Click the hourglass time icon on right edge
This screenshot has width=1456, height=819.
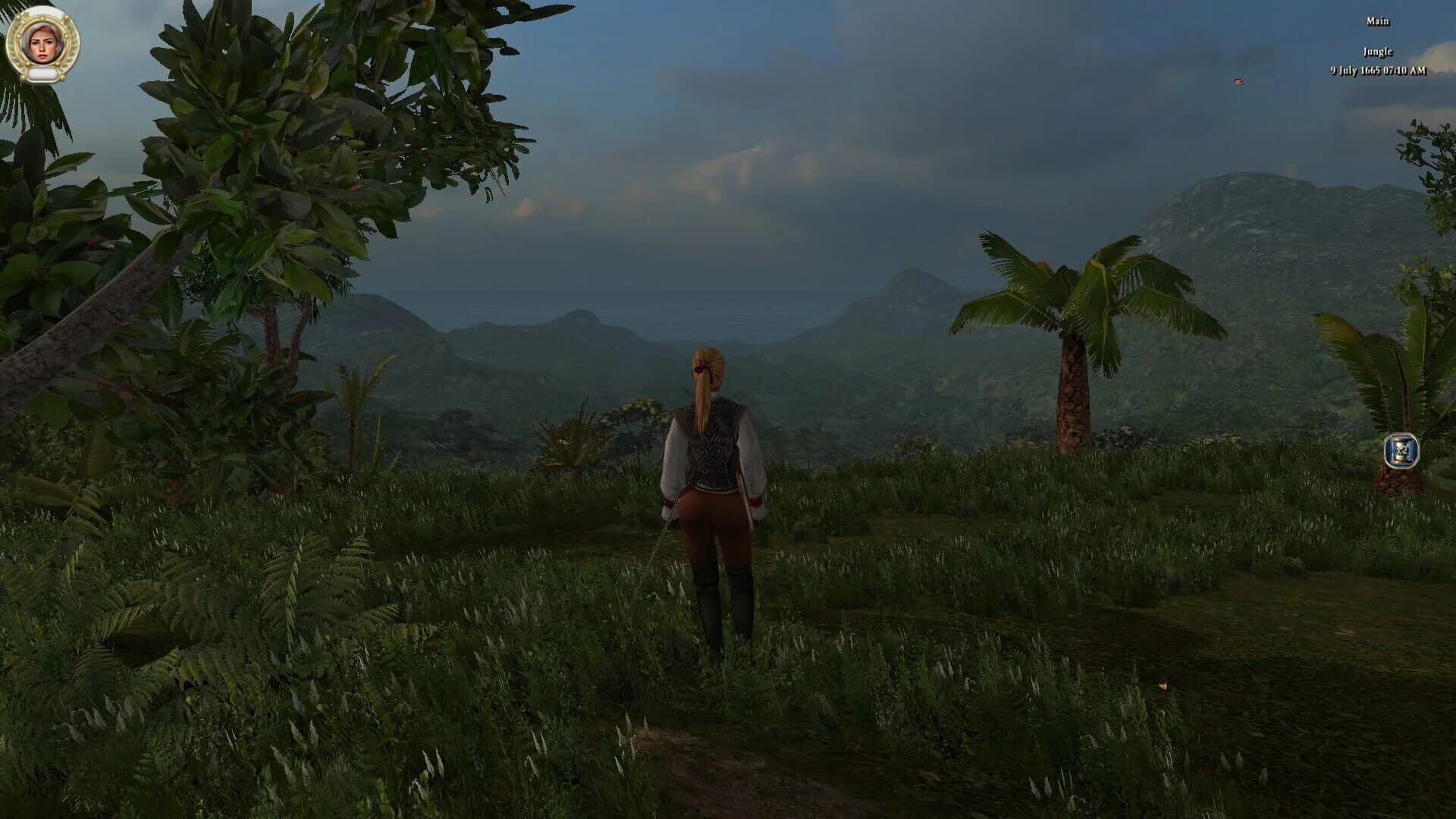click(1403, 451)
